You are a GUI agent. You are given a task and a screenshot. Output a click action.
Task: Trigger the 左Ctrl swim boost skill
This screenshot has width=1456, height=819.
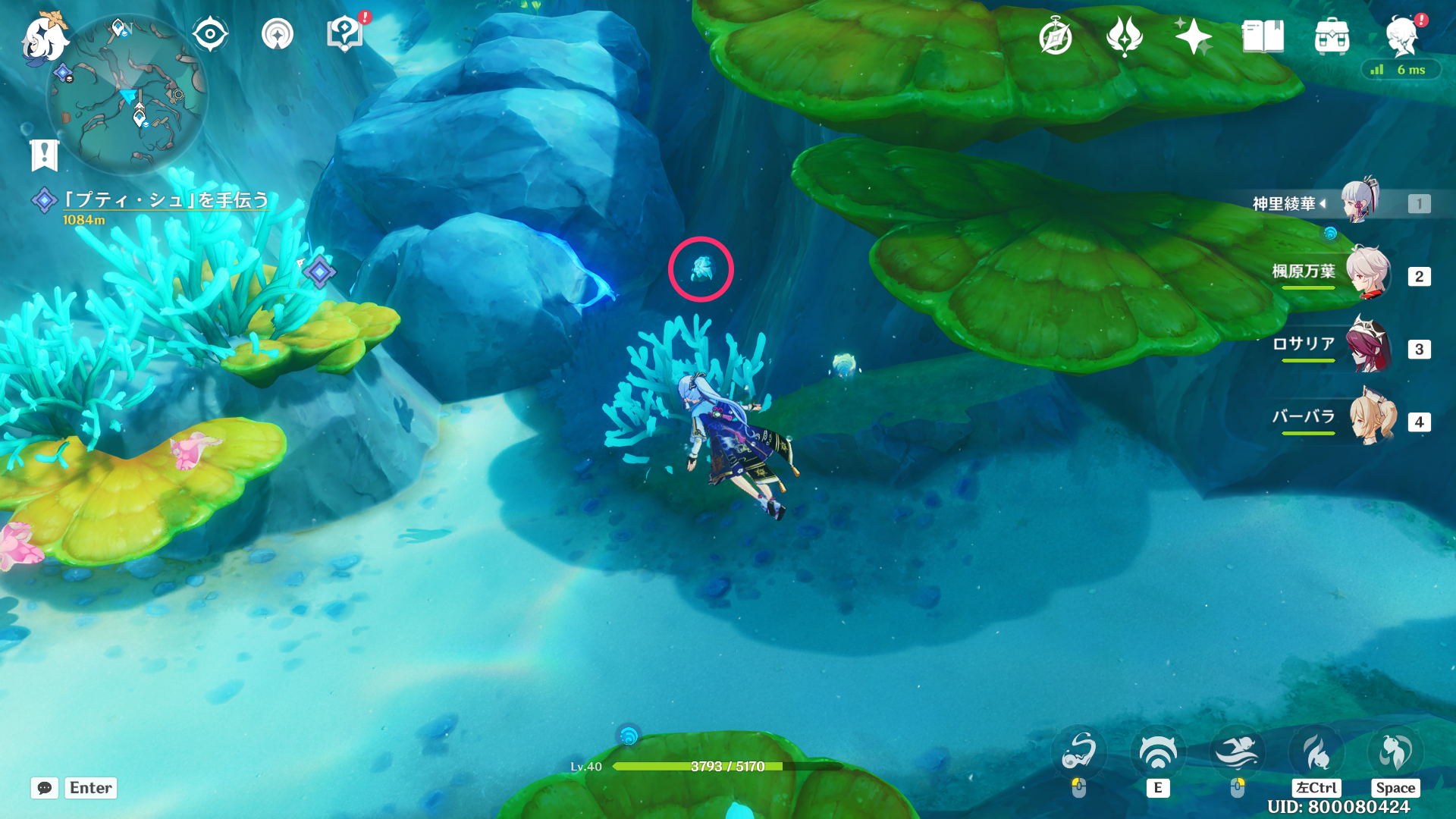[1316, 751]
